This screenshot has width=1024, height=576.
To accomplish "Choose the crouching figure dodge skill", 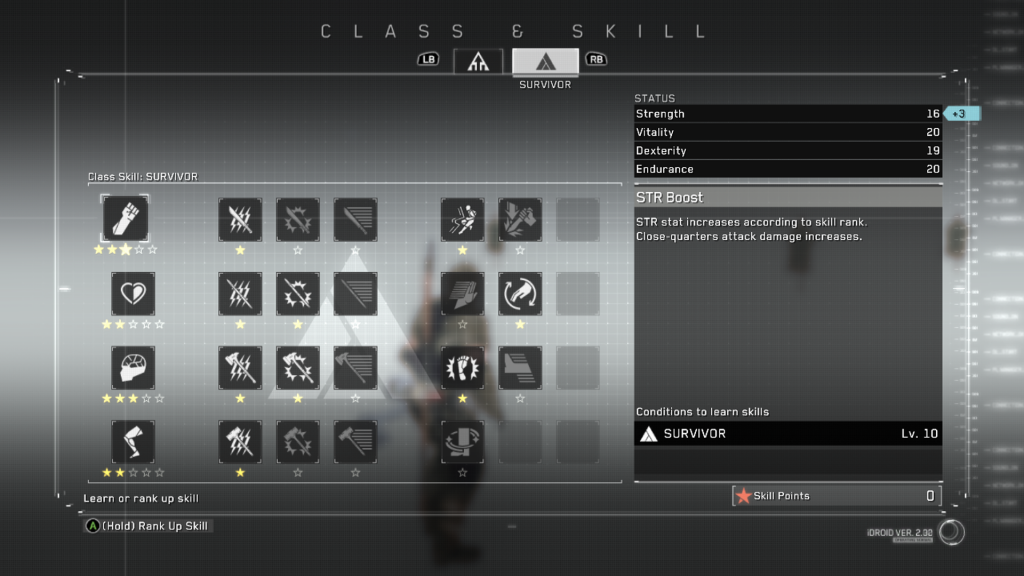I will 462,219.
